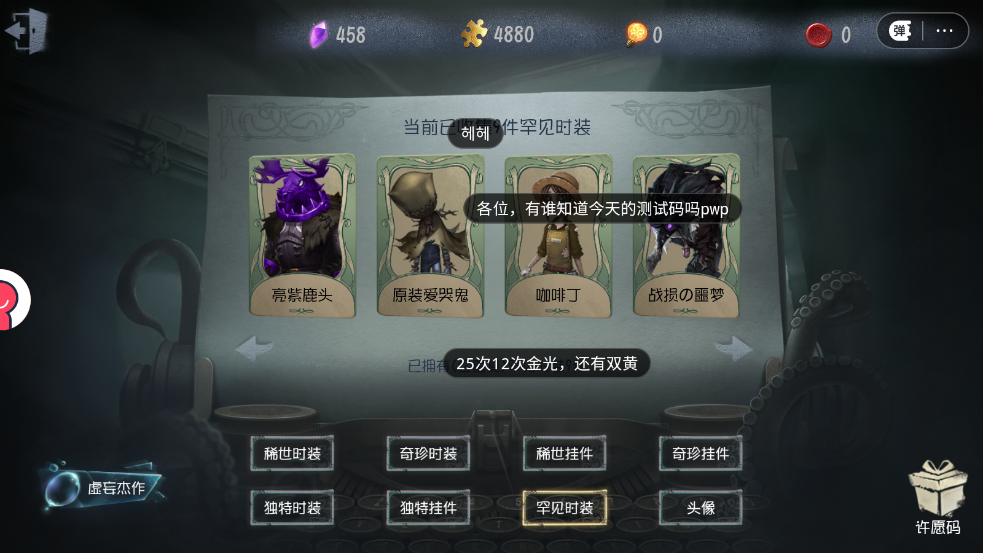Choose the 独特挂件 category
Viewport: 983px width, 553px height.
coord(428,508)
